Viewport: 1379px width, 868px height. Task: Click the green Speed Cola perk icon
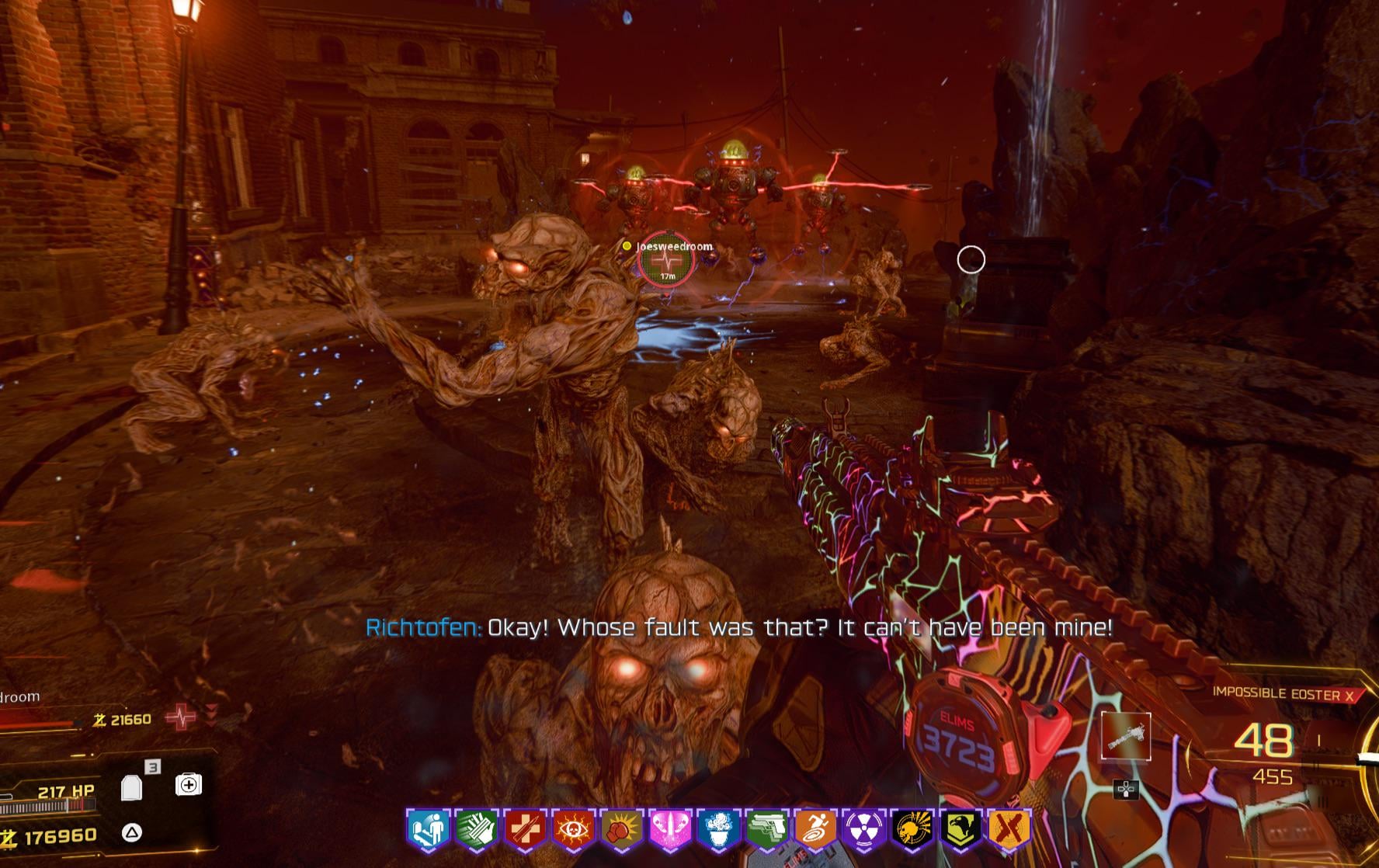tap(476, 828)
